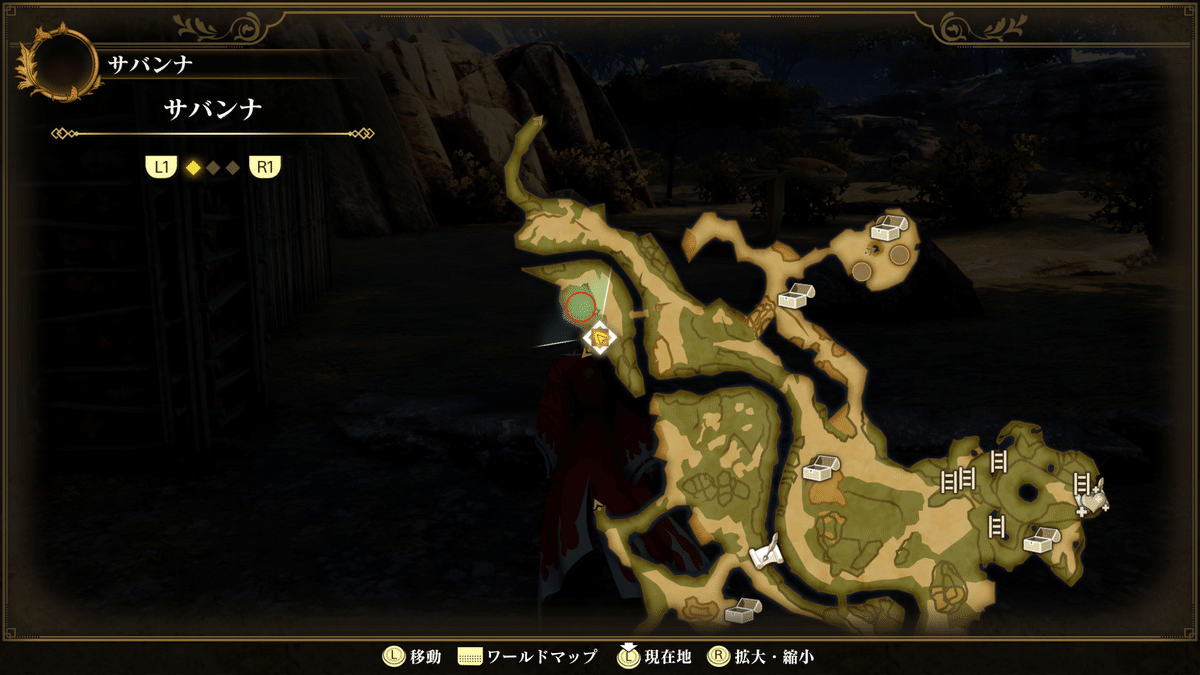Select the treasure chest beside the two round circles
Image resolution: width=1200 pixels, height=675 pixels.
coord(885,229)
